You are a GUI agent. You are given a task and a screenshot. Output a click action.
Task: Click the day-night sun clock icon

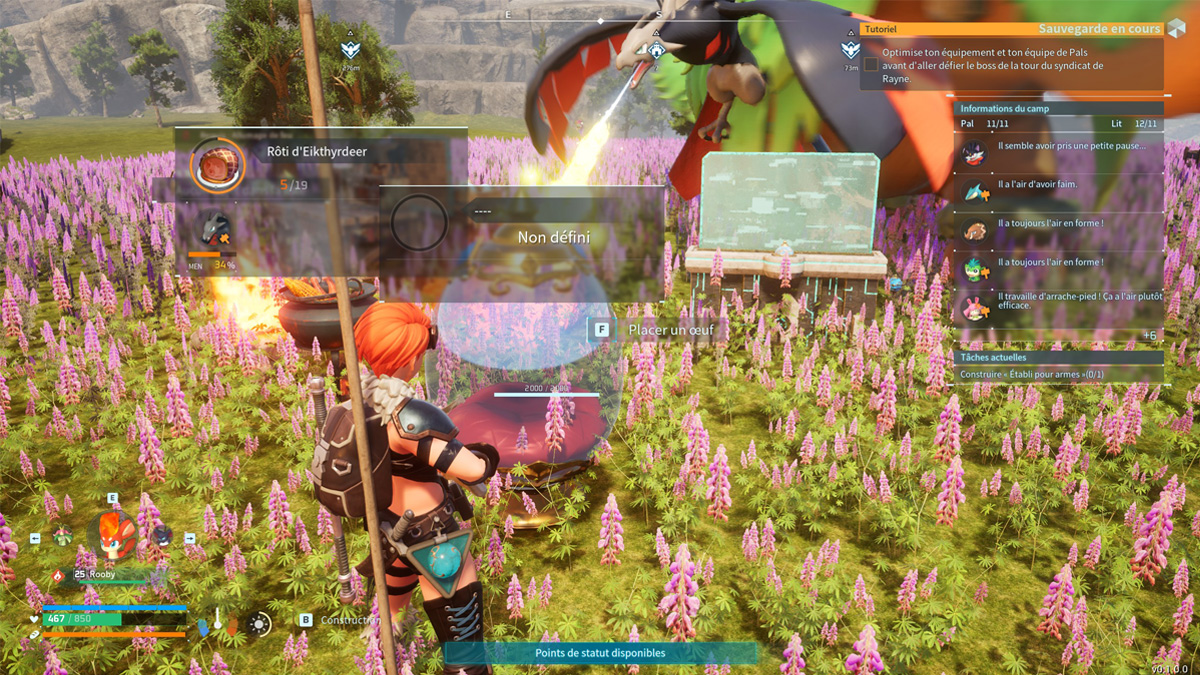[260, 625]
